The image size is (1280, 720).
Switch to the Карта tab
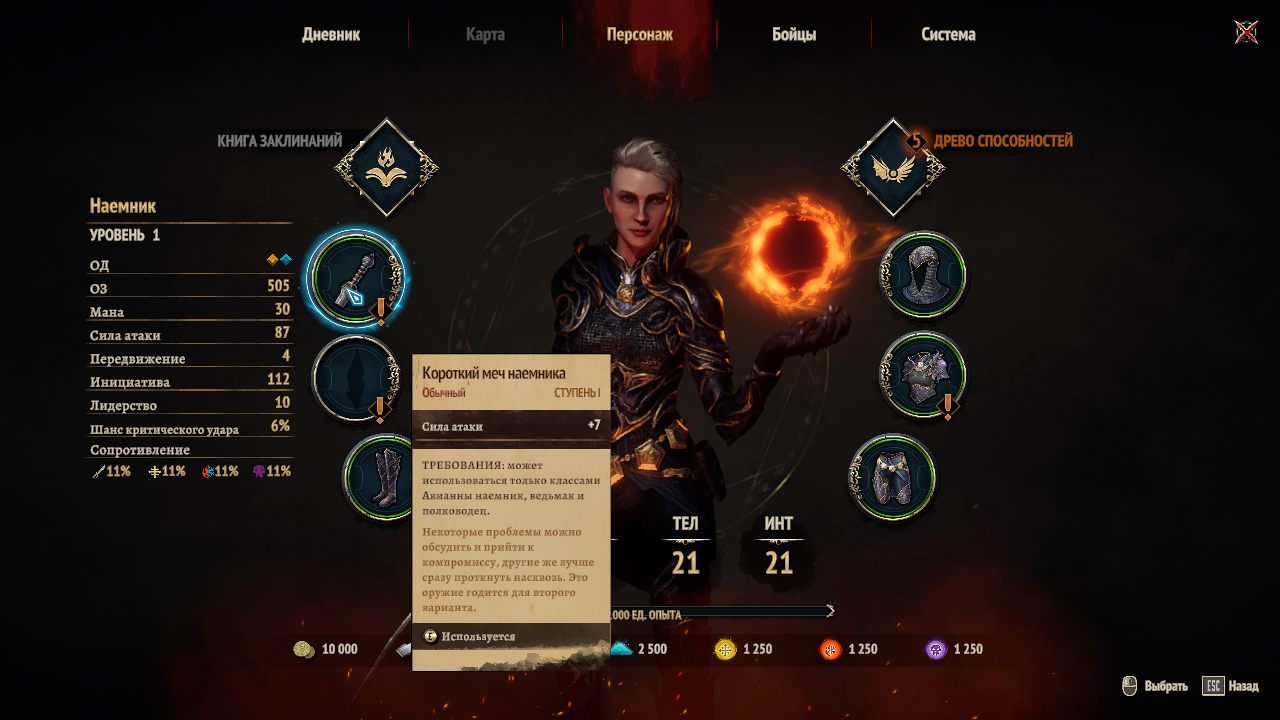click(x=485, y=34)
